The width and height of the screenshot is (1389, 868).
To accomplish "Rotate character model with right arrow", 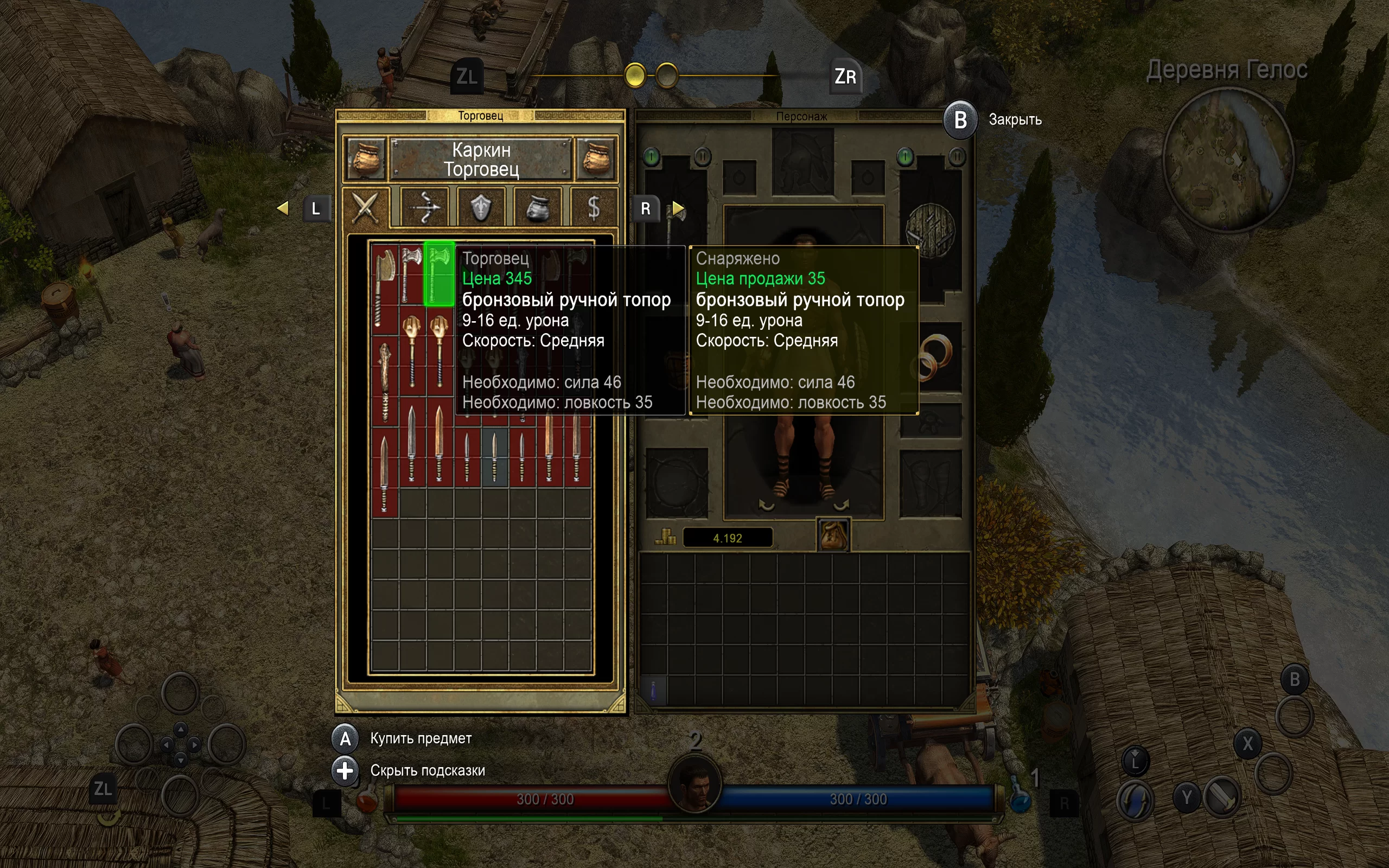I will [841, 505].
